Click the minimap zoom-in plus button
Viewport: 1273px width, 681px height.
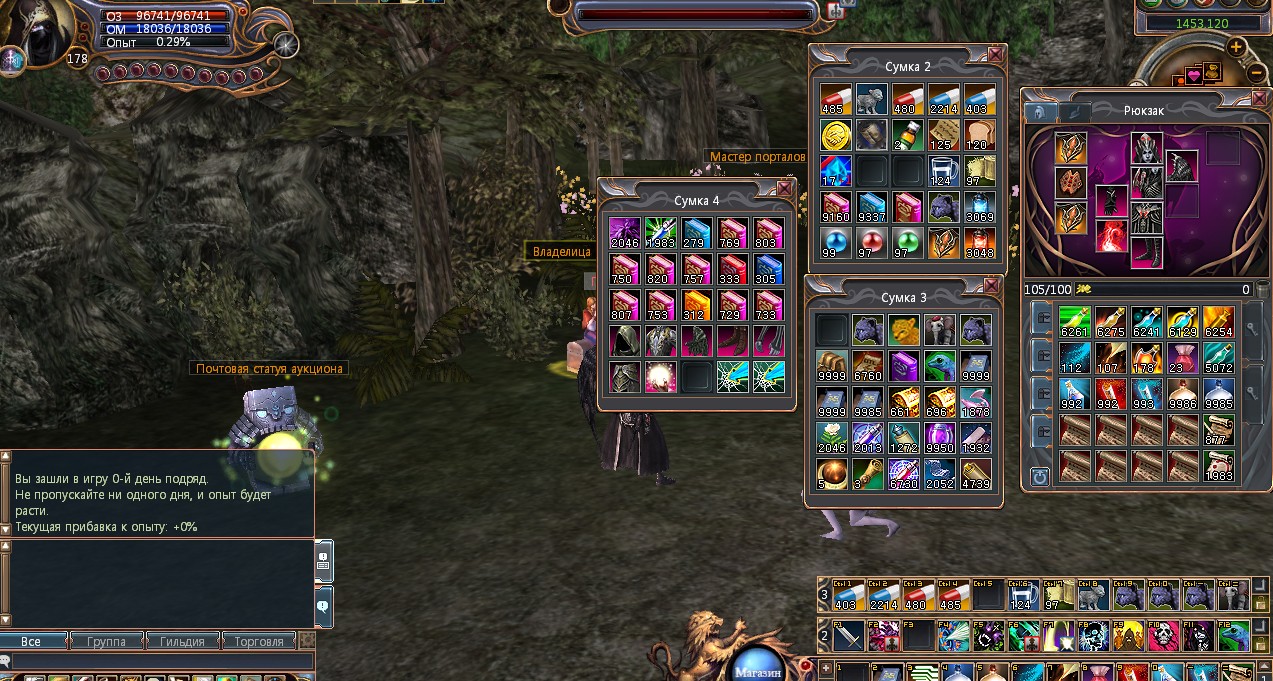click(1236, 47)
